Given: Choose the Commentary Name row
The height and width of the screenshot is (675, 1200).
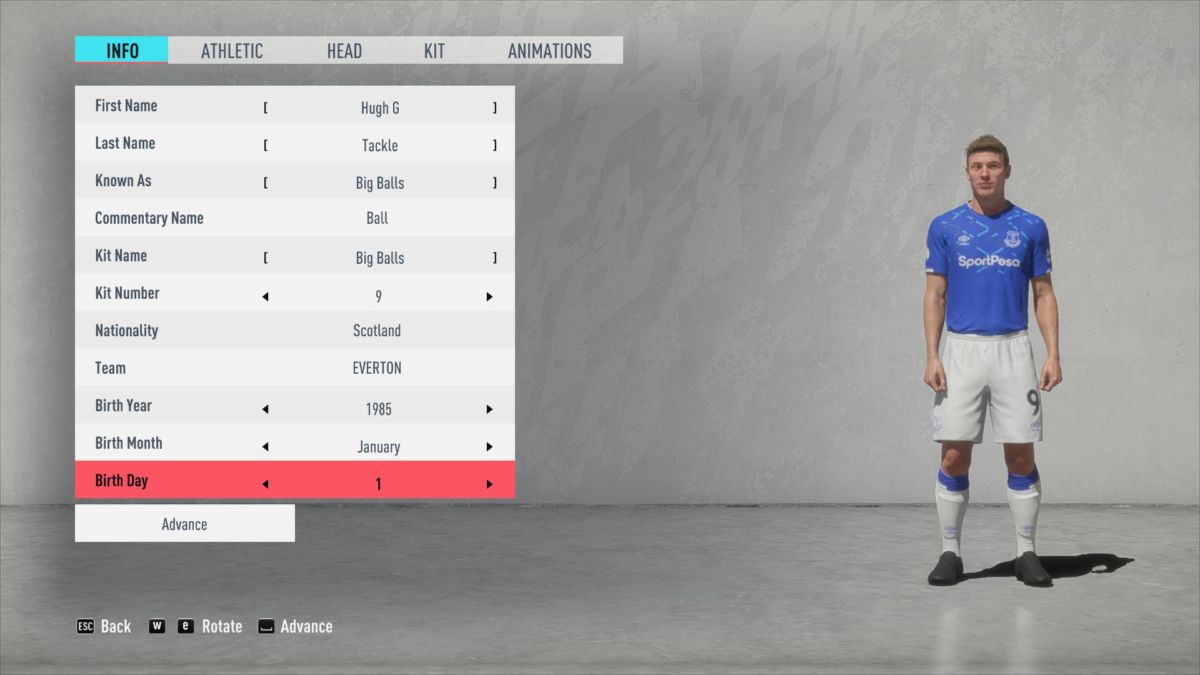Looking at the screenshot, I should pos(295,219).
